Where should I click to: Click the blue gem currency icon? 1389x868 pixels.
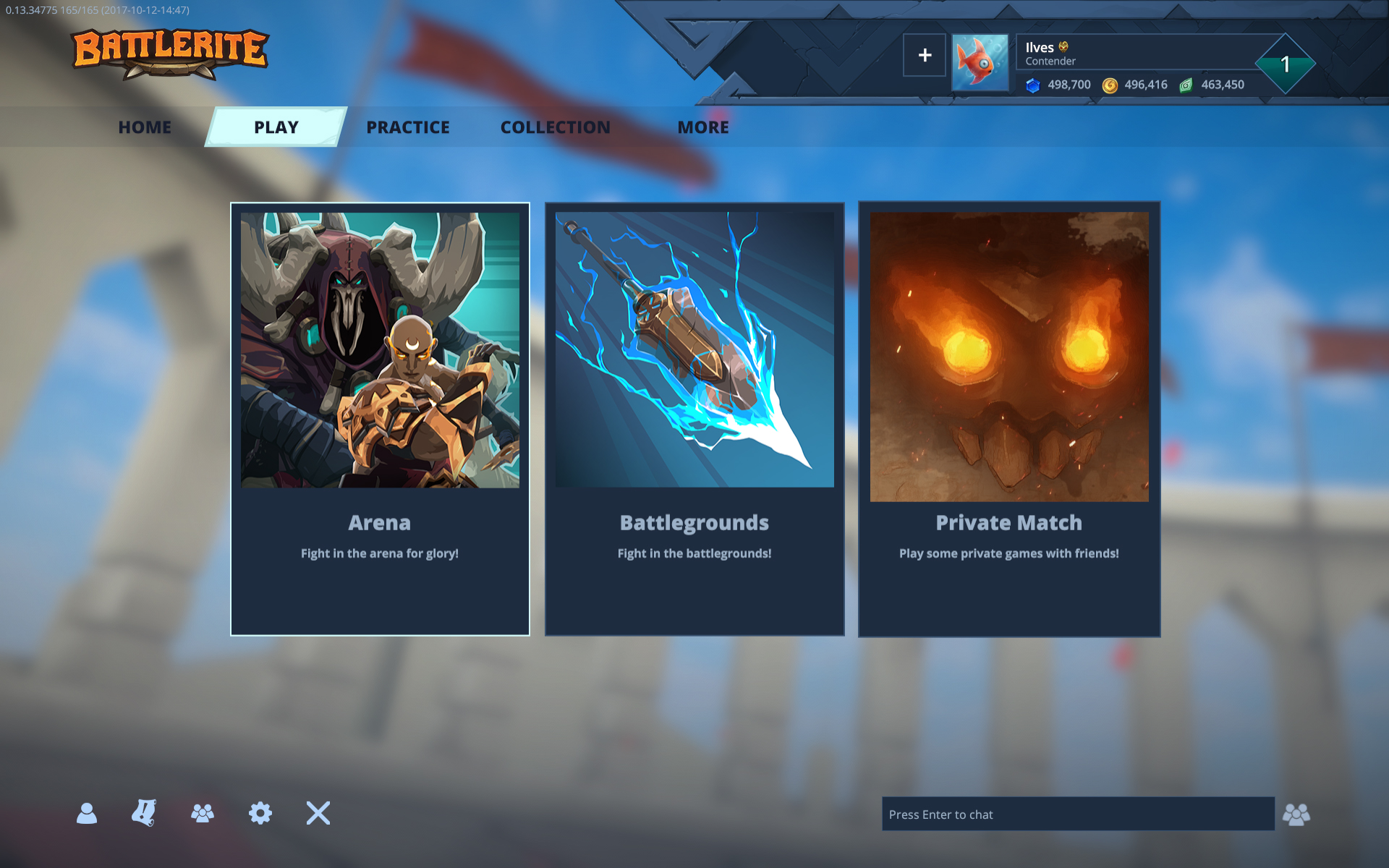pos(1033,85)
